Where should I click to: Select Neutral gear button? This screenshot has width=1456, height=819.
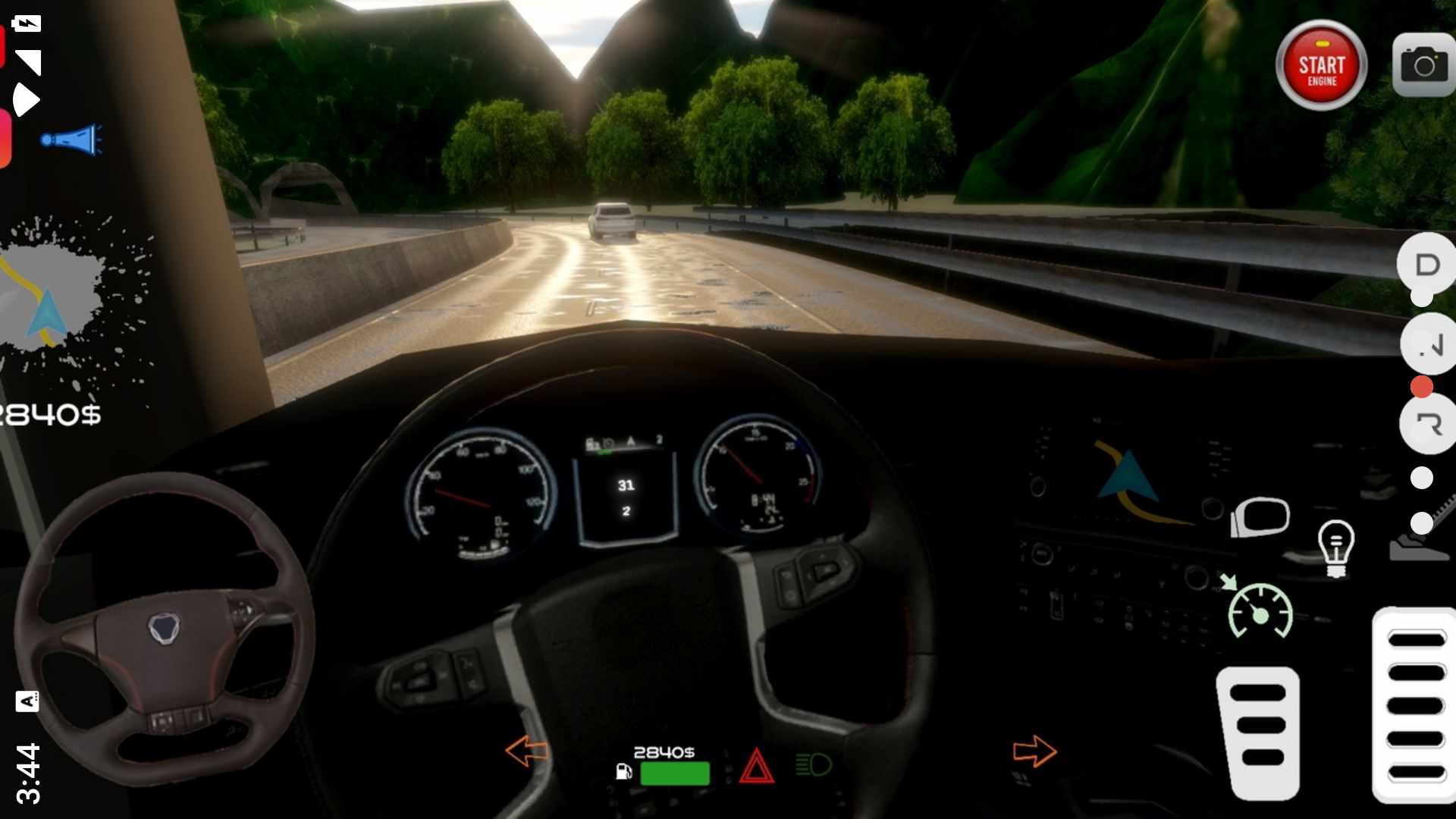point(1429,345)
